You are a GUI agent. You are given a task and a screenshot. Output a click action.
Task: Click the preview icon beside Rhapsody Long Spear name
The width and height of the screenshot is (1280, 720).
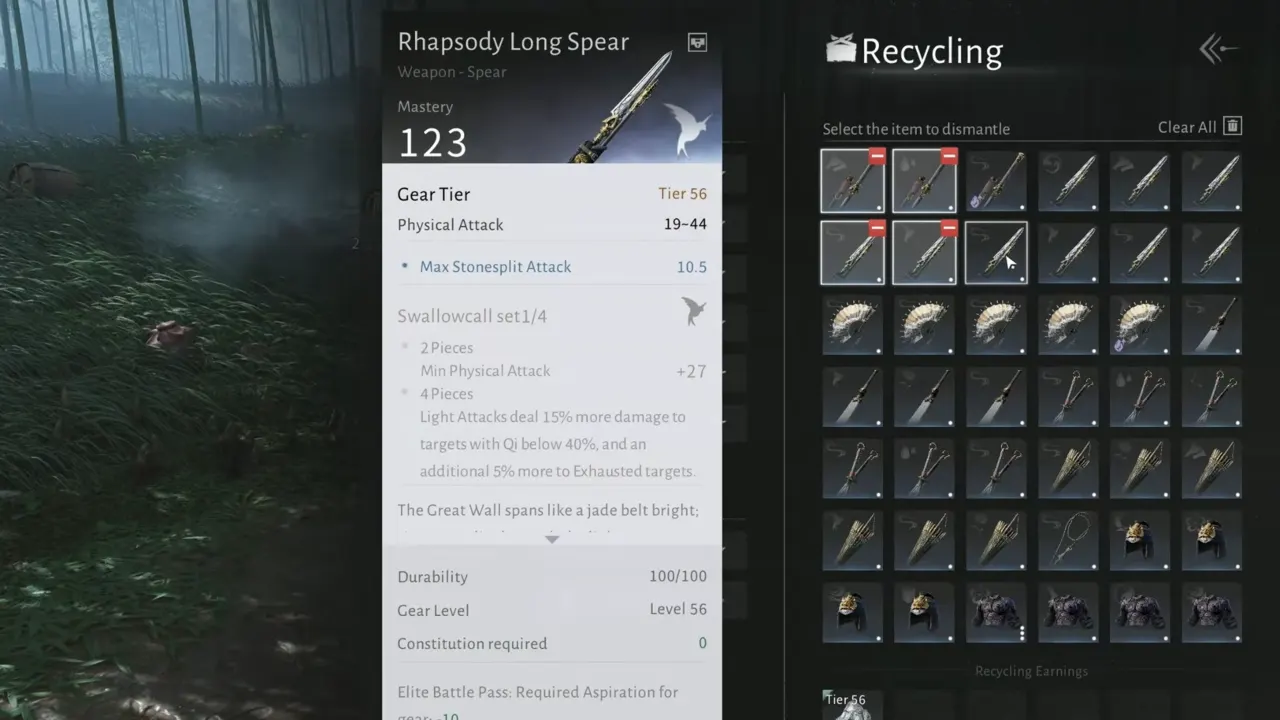coord(696,42)
